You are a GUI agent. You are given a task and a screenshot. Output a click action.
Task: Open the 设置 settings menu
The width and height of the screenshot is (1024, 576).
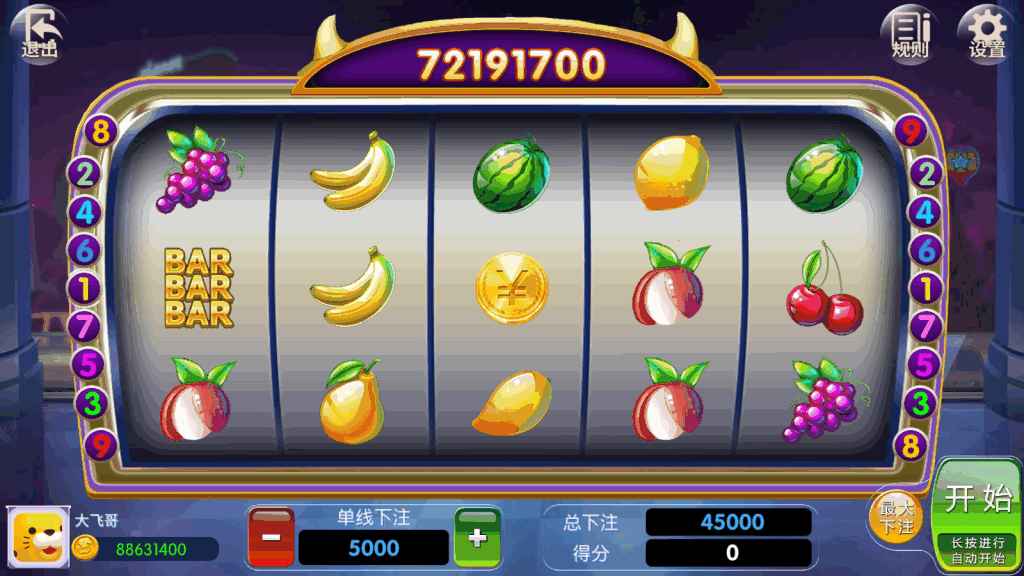pos(986,34)
